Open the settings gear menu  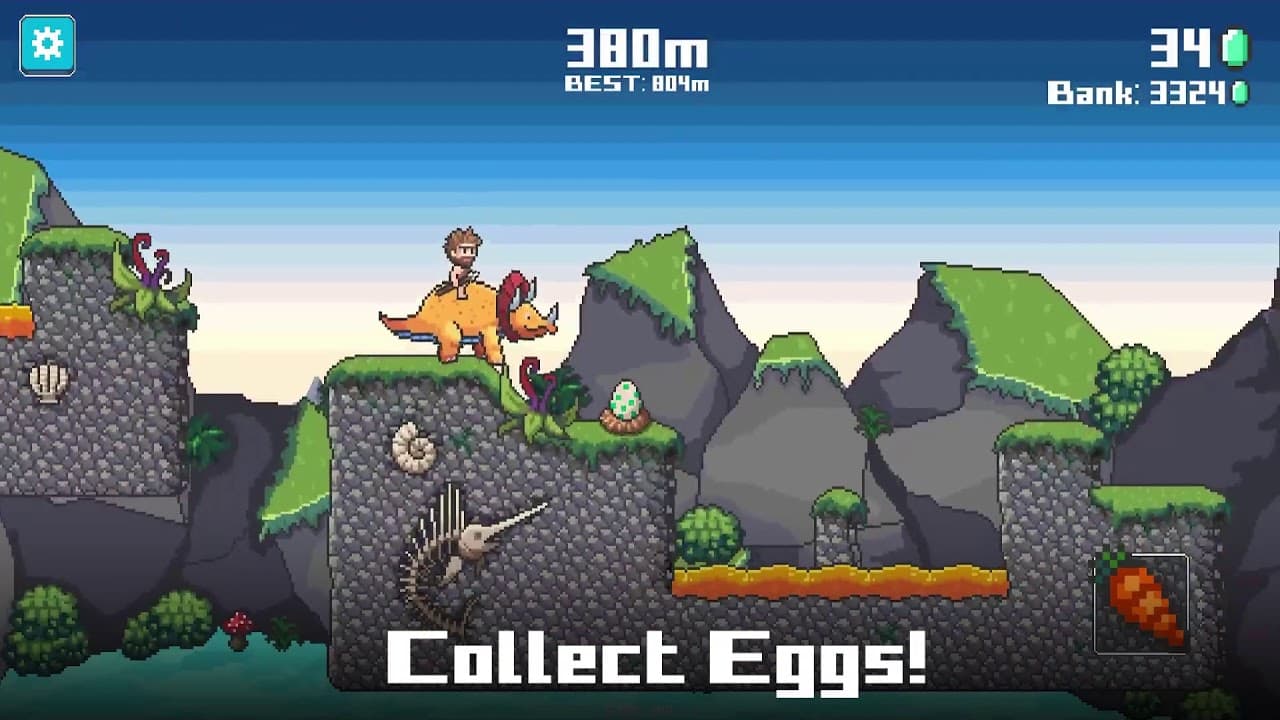tap(46, 46)
